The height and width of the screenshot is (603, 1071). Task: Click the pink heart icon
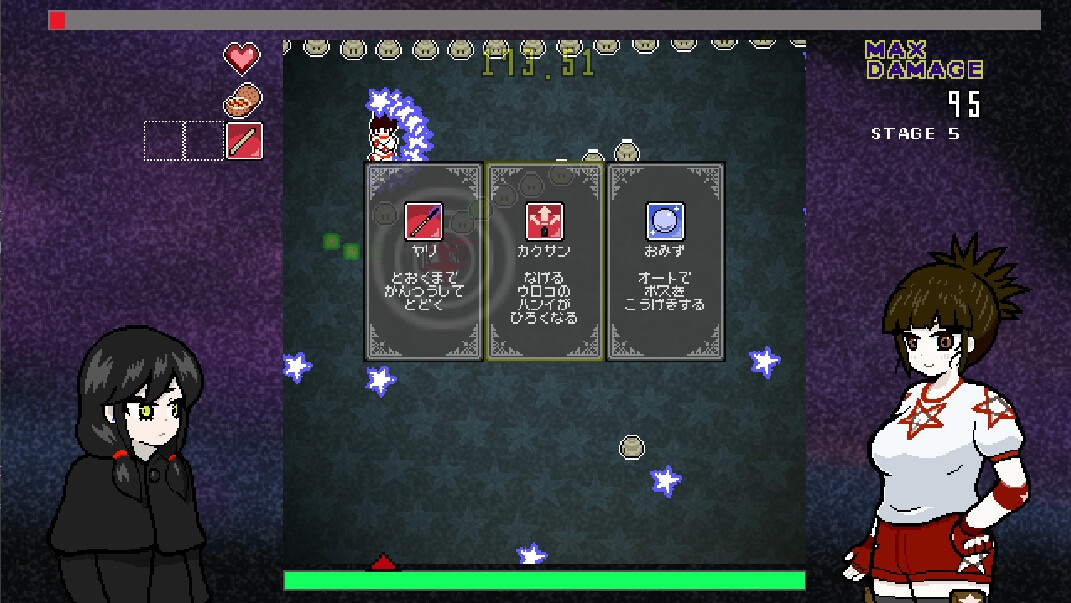[x=241, y=59]
